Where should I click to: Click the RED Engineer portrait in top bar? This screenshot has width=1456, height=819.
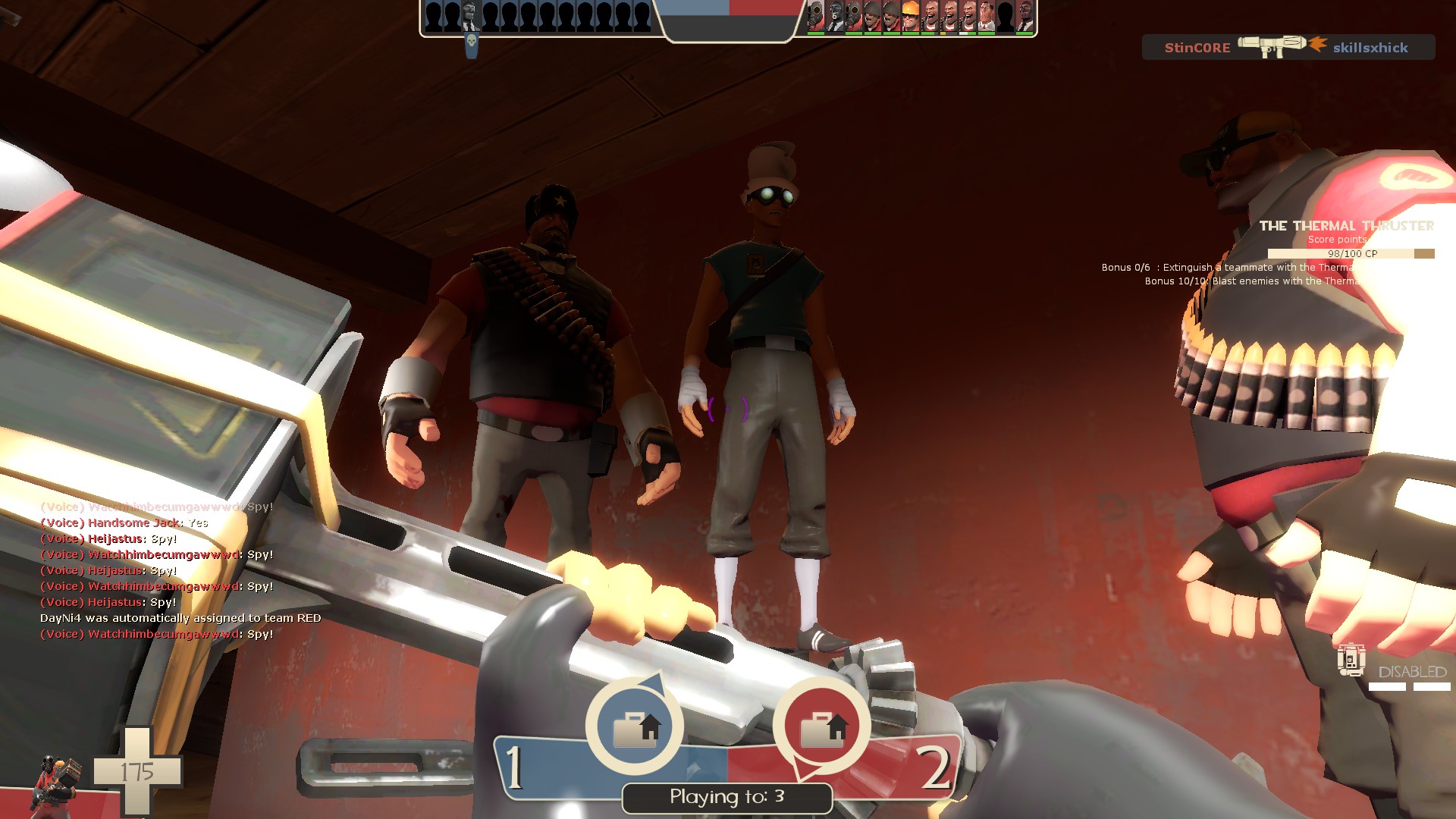[x=911, y=16]
